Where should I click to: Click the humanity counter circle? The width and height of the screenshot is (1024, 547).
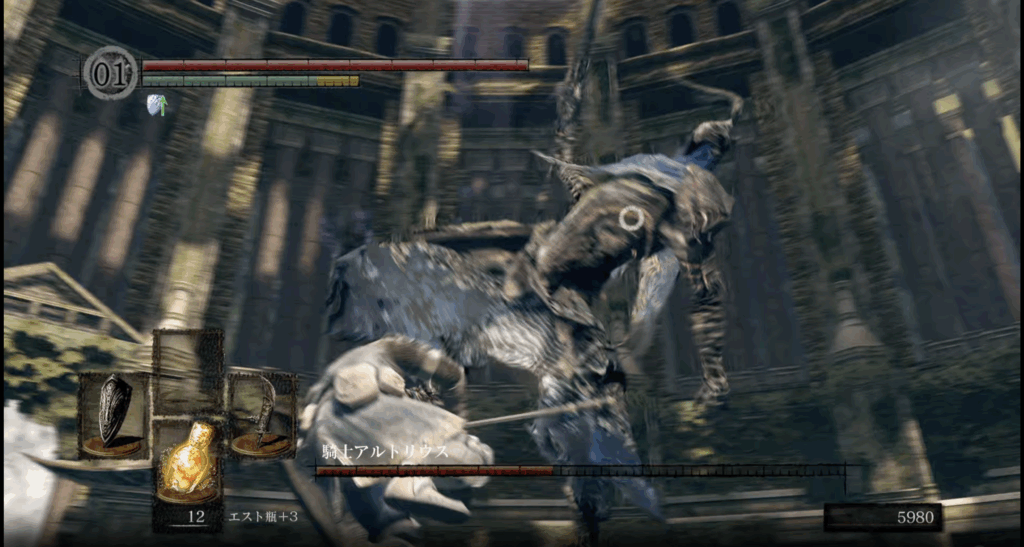(x=110, y=73)
